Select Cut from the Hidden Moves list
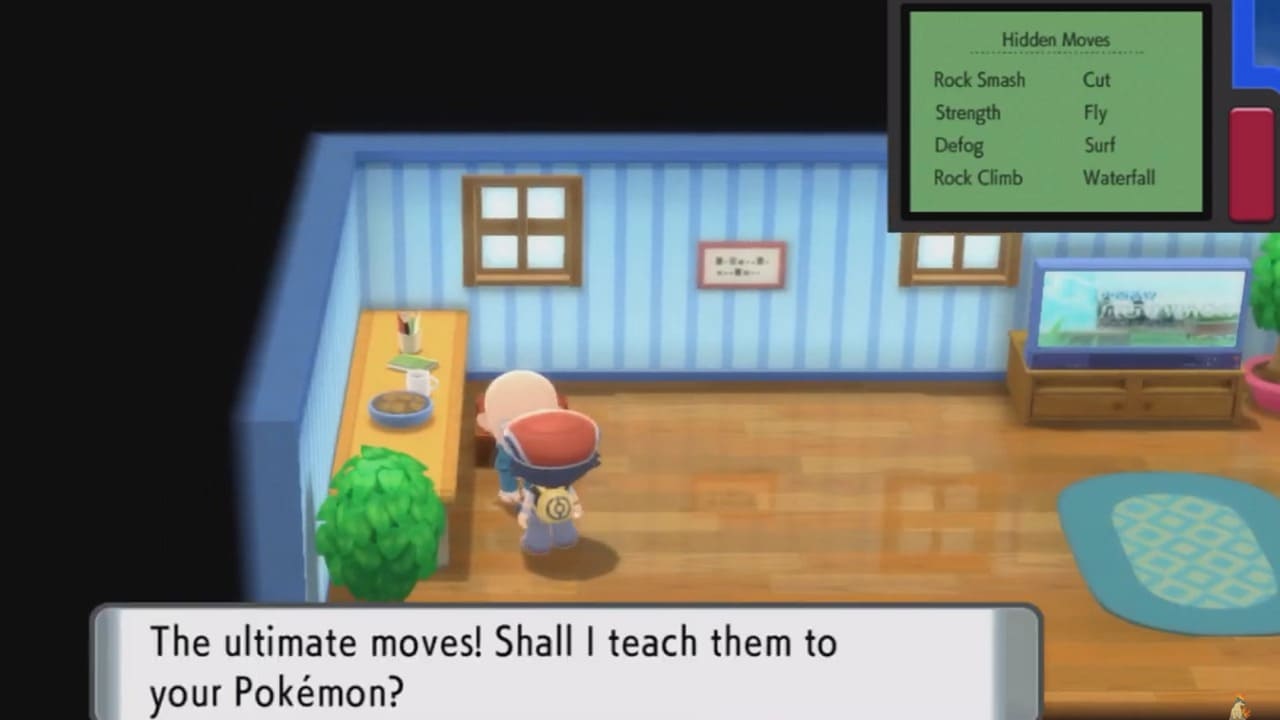This screenshot has height=720, width=1280. pos(1096,80)
